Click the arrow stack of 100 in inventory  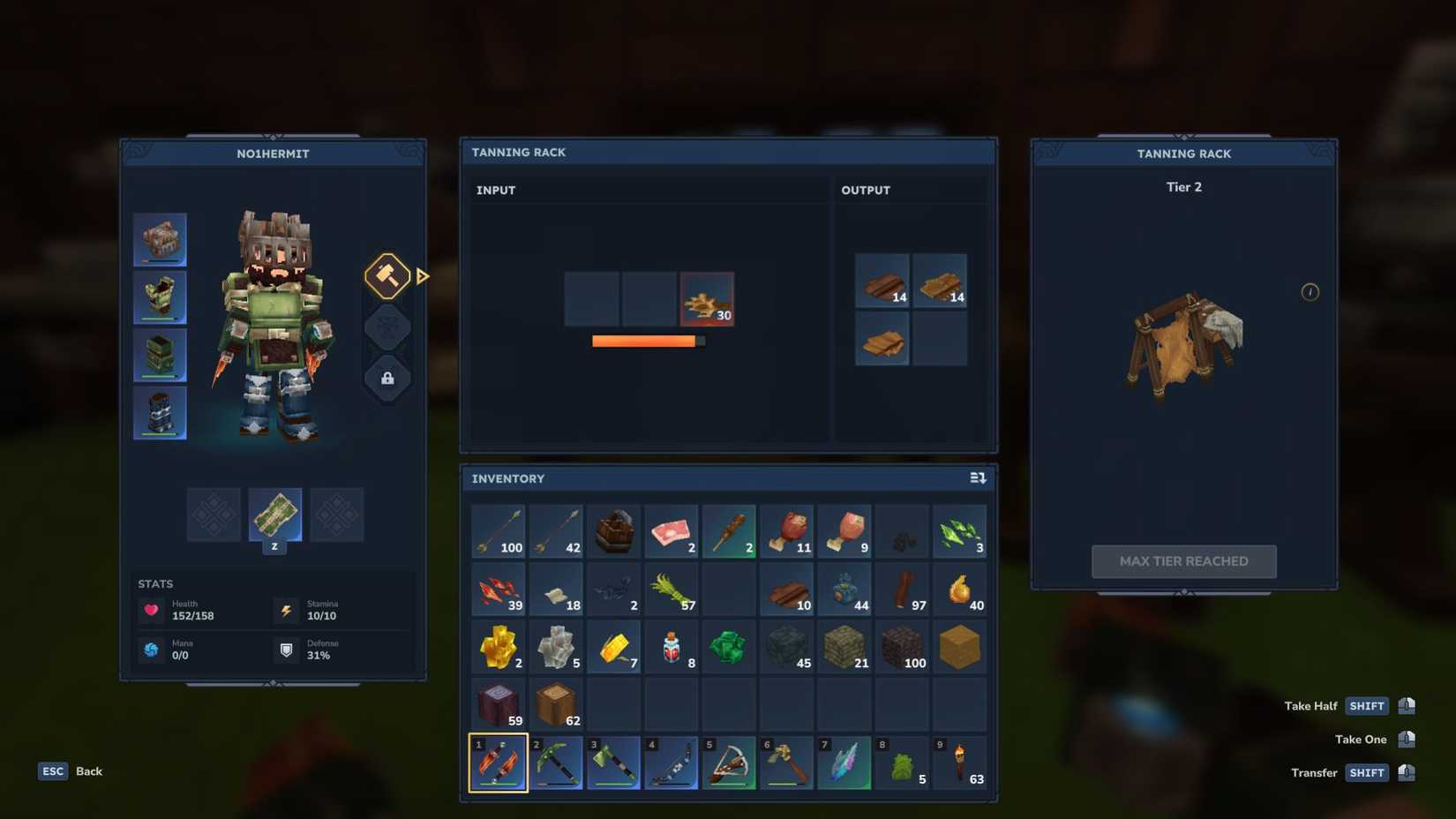499,530
